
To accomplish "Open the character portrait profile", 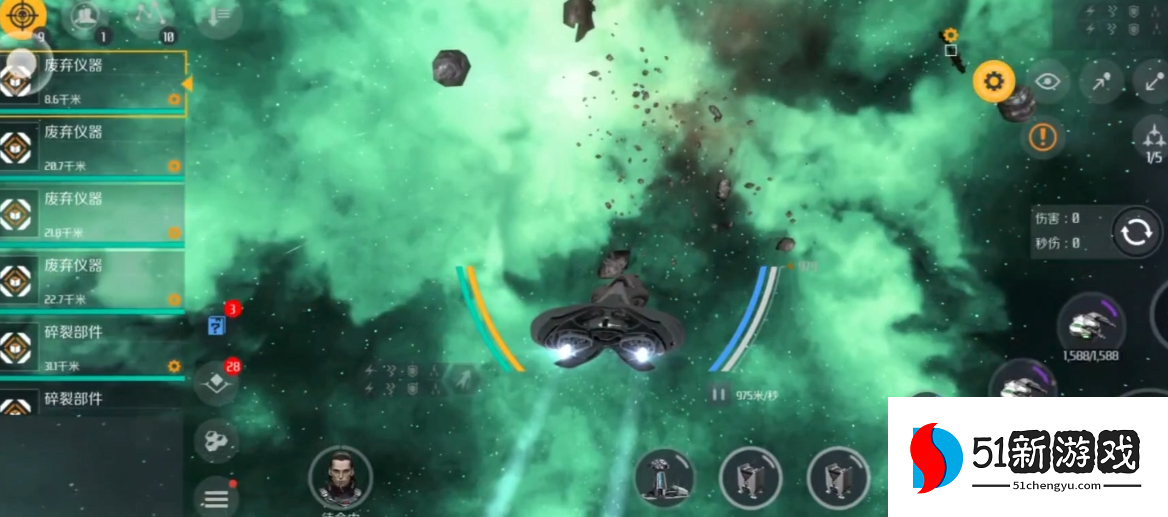I will (x=340, y=476).
